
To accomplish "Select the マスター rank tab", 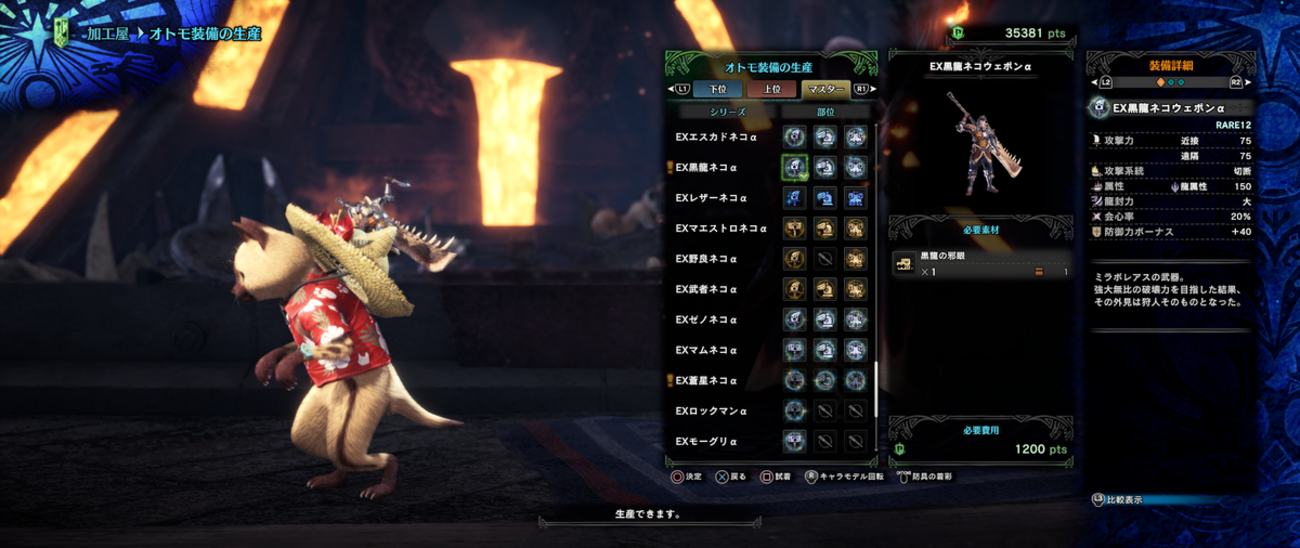I will point(824,89).
